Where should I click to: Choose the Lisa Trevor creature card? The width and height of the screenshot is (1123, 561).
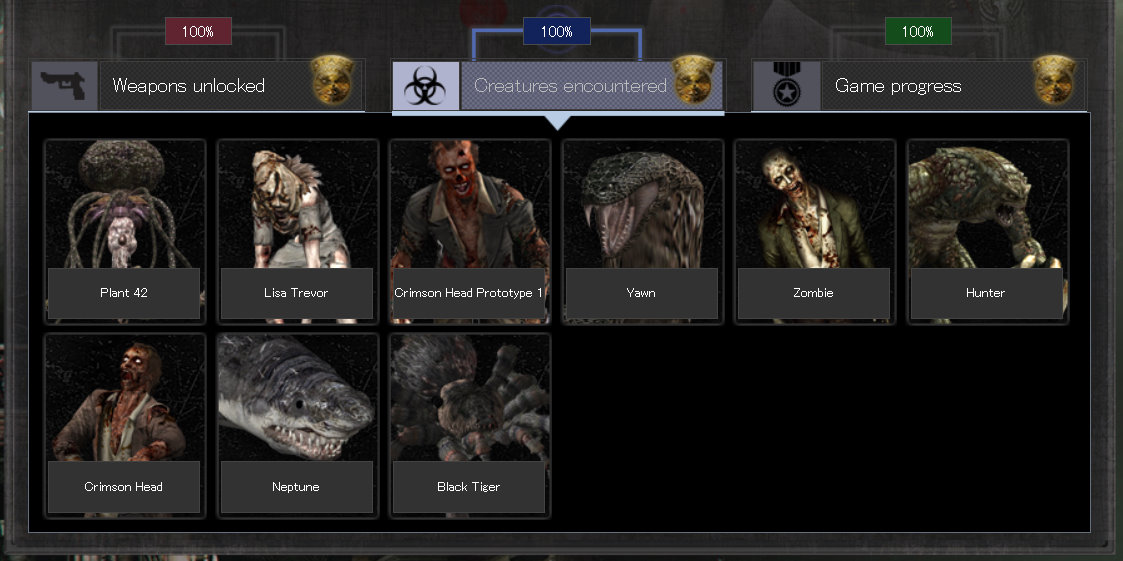[297, 231]
